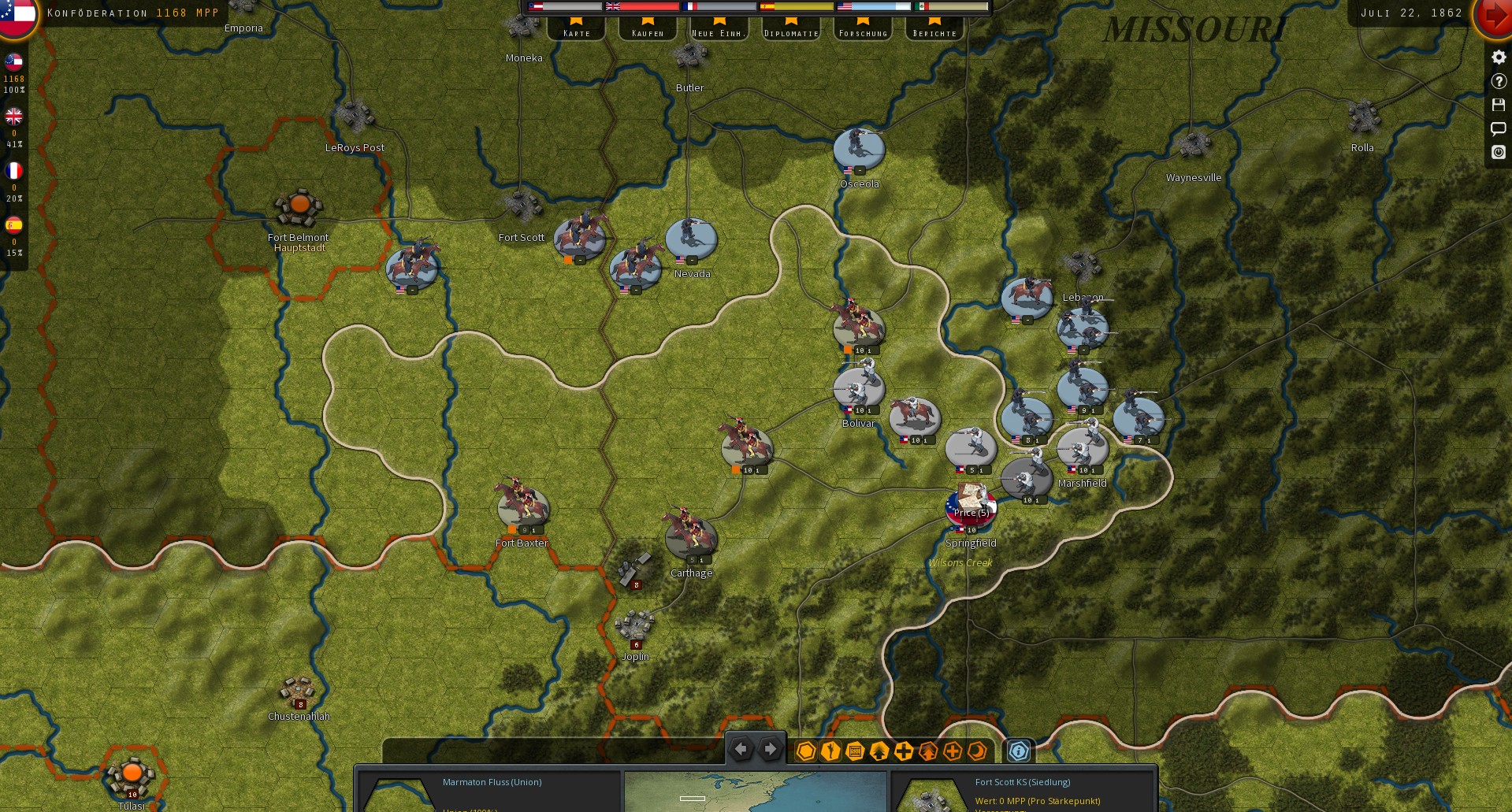Click the blue info hexagon icon
The image size is (1512, 812).
tap(1019, 751)
